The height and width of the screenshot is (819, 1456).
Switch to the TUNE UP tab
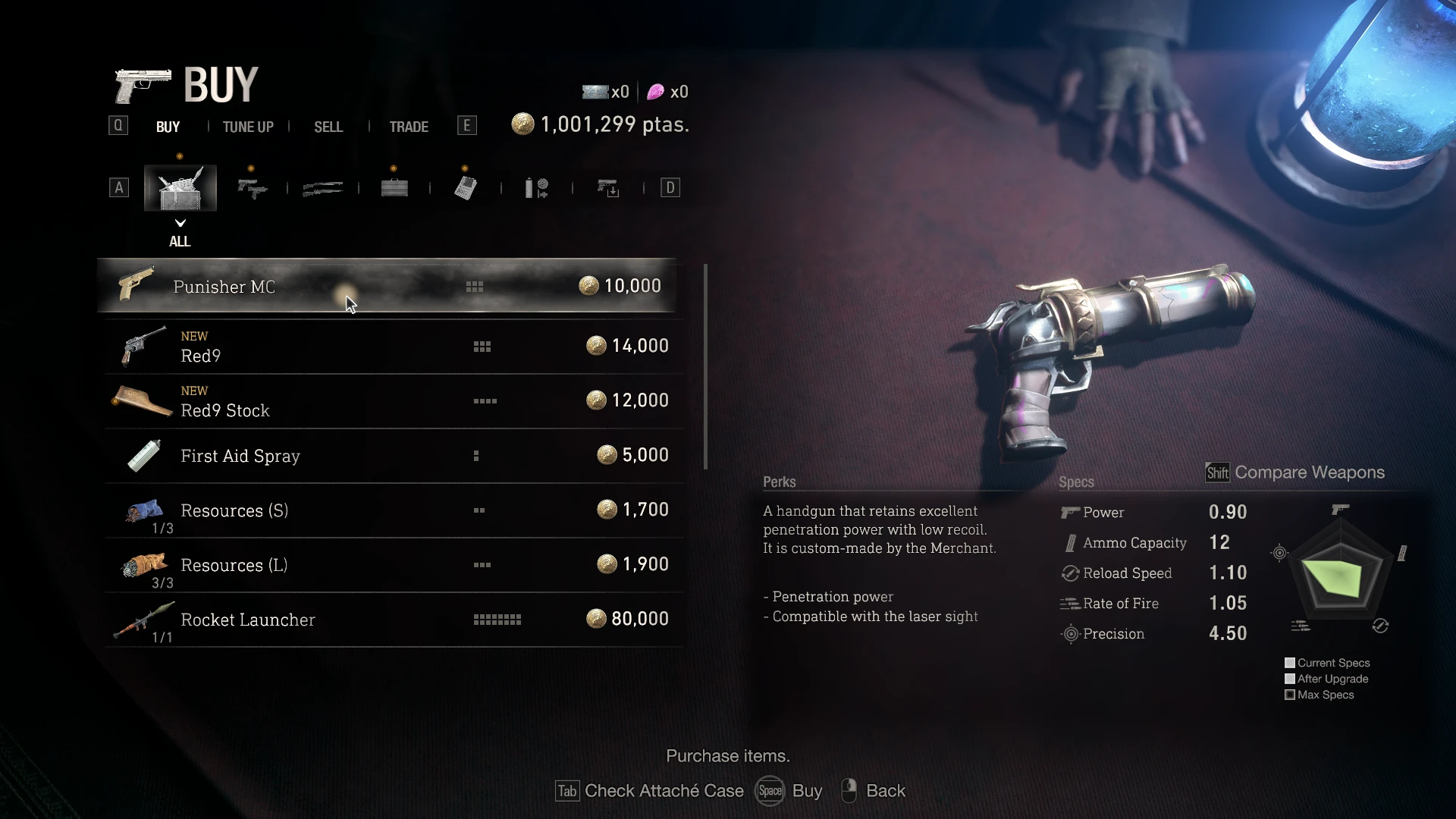[x=248, y=127]
